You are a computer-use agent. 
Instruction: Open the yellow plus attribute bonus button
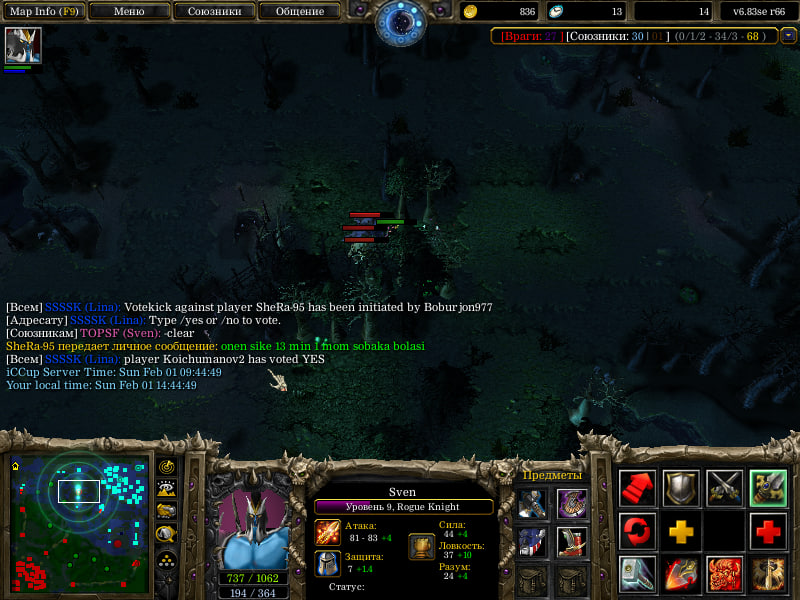(x=681, y=530)
